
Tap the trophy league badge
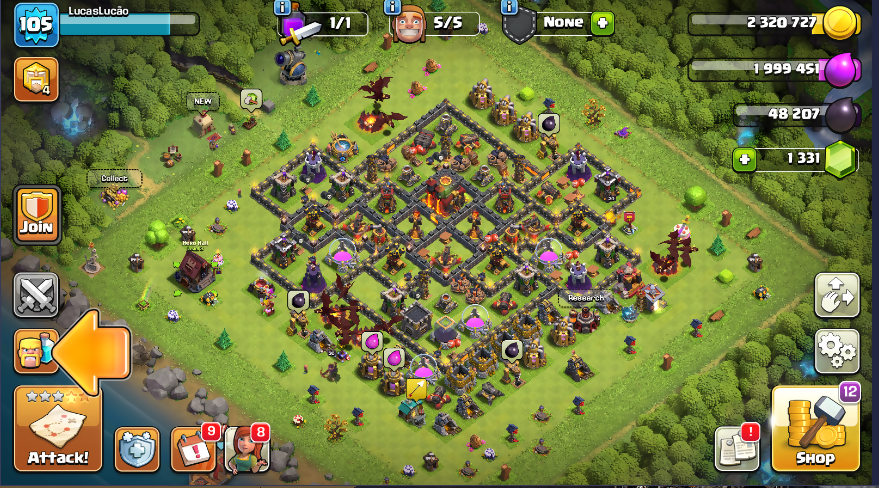[x=36, y=79]
